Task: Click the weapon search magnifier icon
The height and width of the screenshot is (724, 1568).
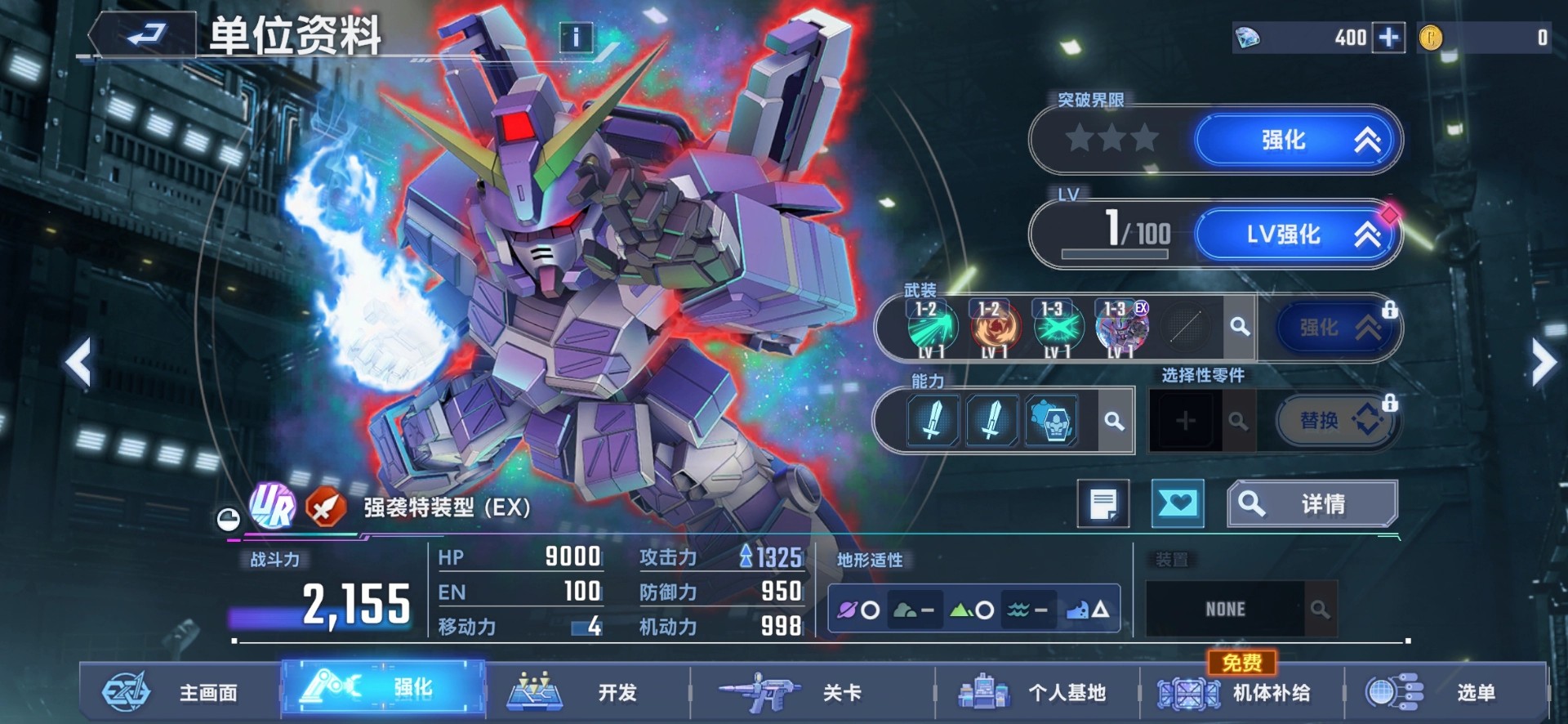Action: click(1241, 326)
